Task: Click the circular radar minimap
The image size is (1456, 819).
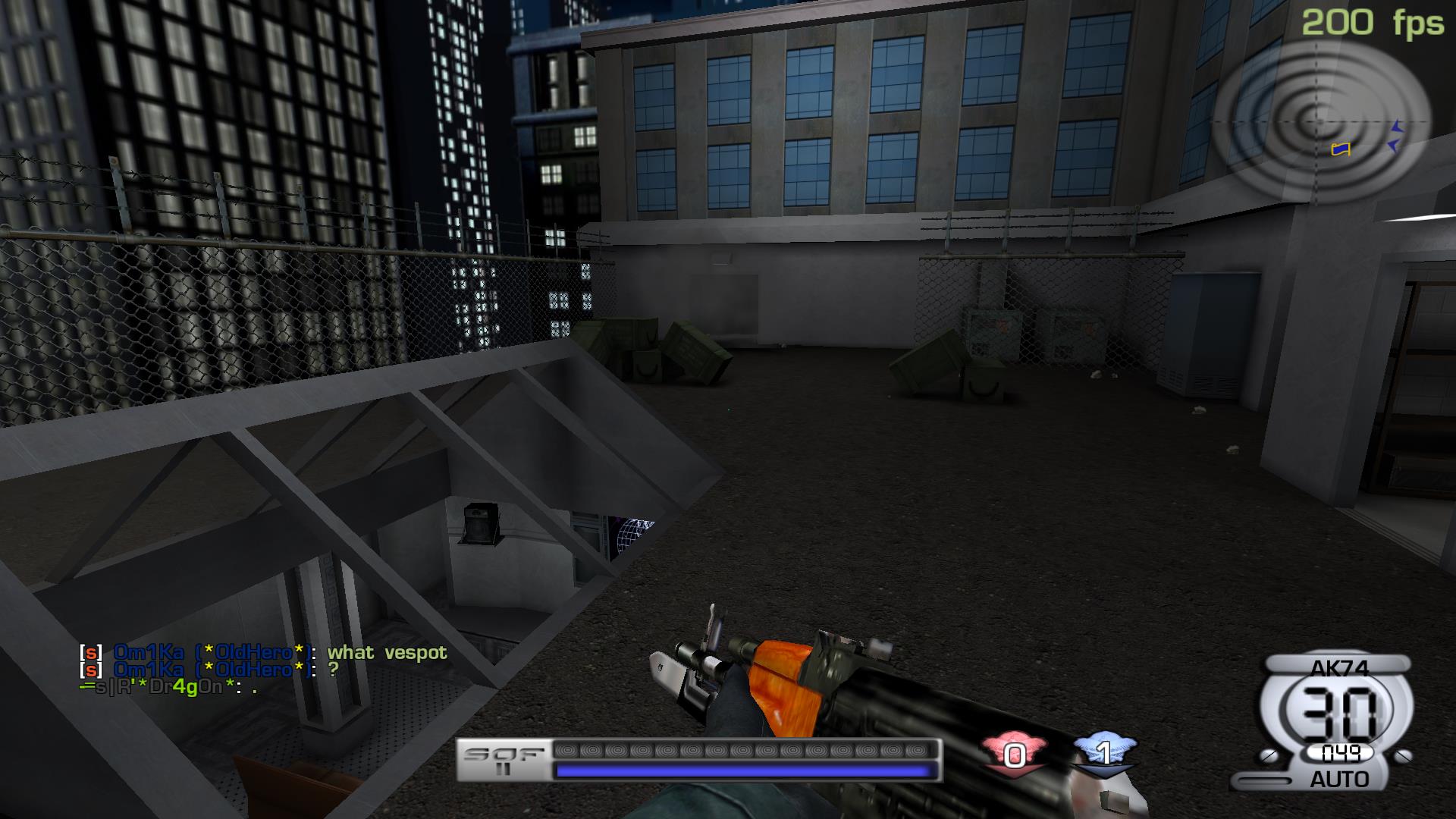Action: click(1320, 120)
